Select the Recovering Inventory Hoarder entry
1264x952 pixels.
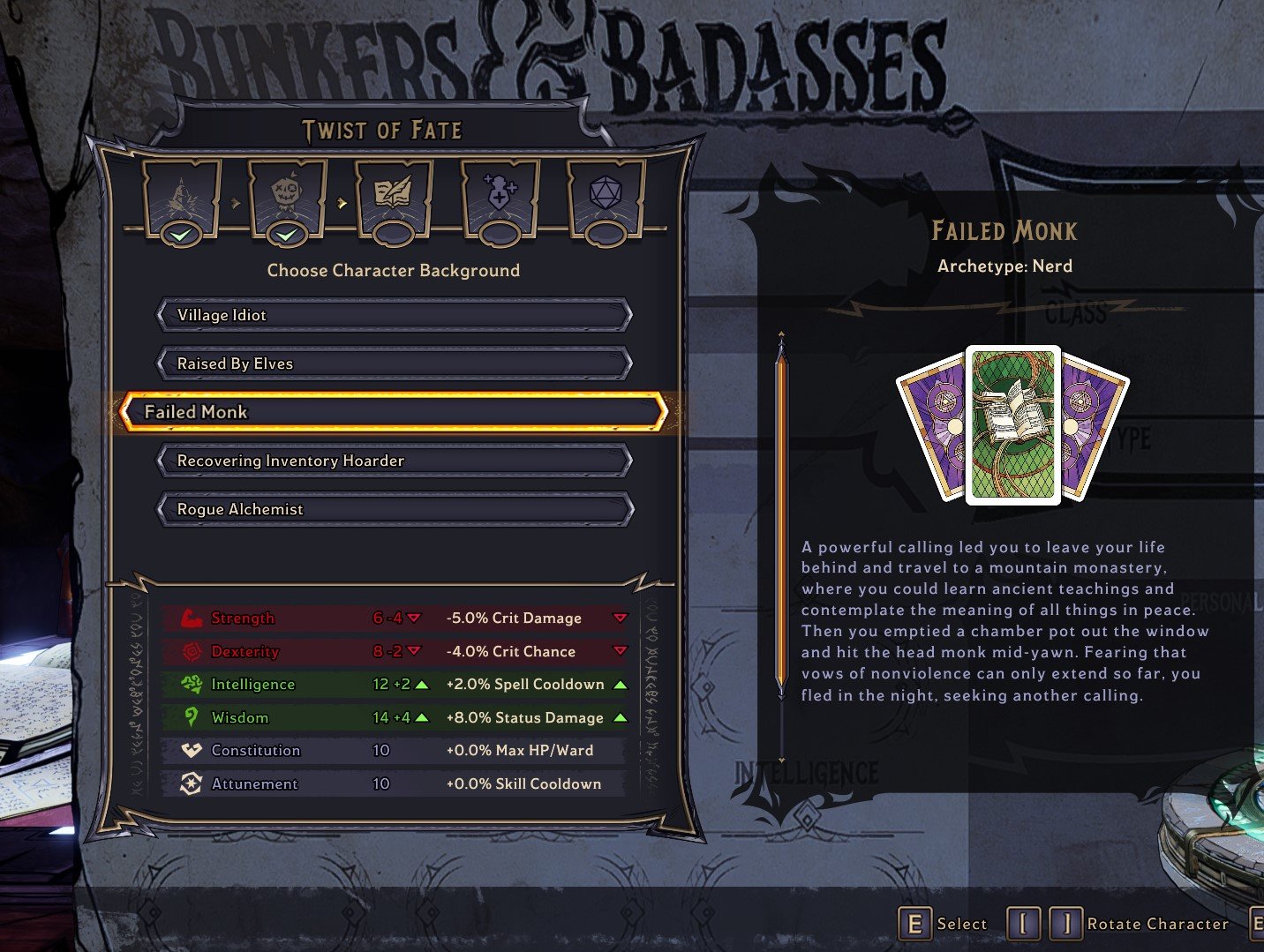coord(394,461)
